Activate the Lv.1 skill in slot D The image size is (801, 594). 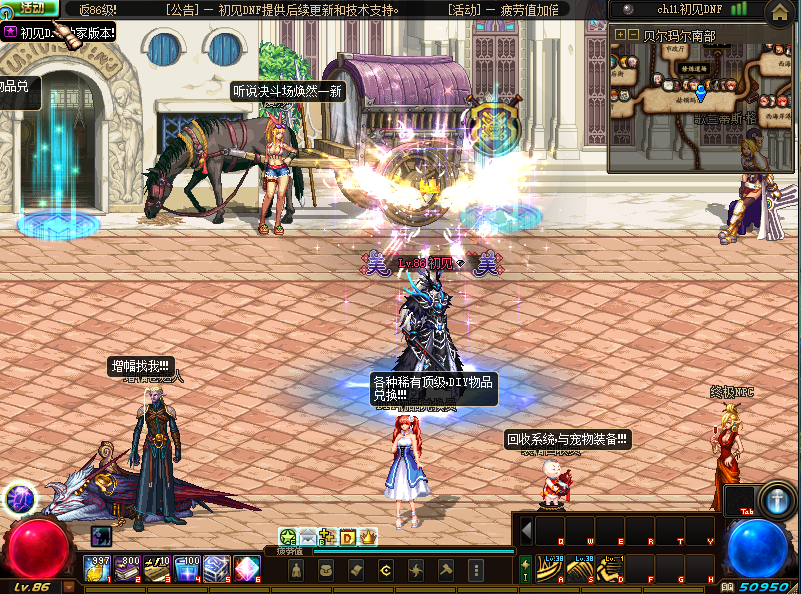(611, 568)
